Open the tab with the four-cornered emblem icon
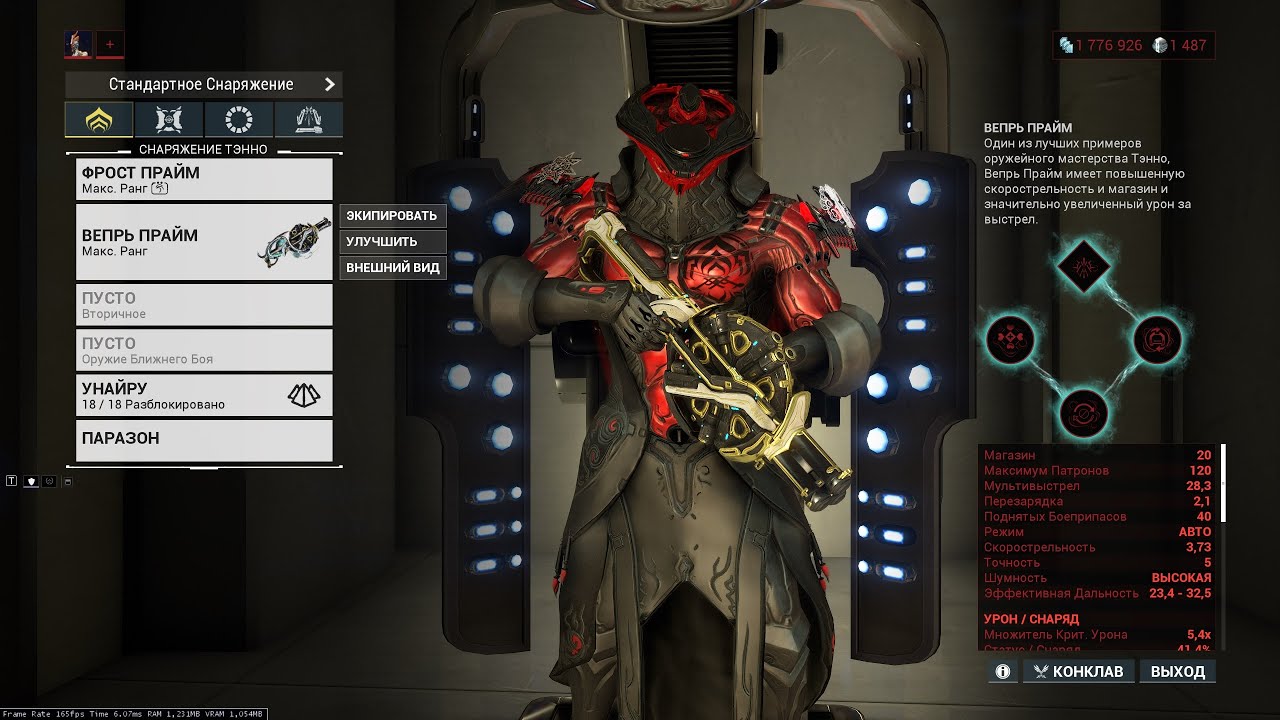Image resolution: width=1280 pixels, height=720 pixels. pos(169,120)
